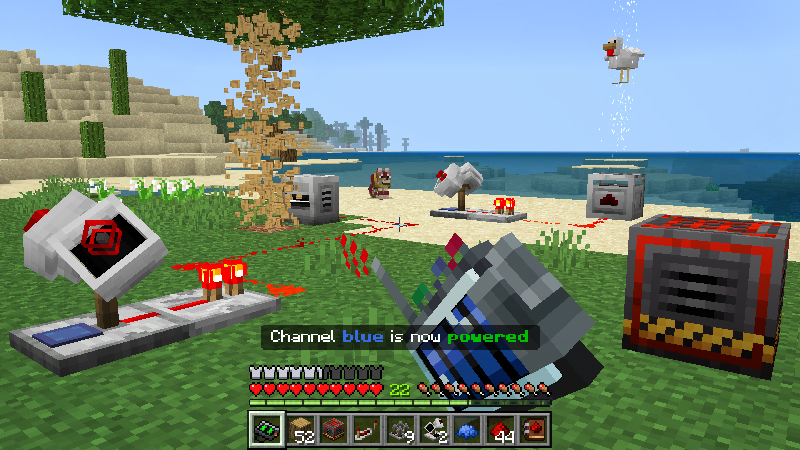Select the wood log stack of 52
The image size is (800, 450).
coord(300,431)
